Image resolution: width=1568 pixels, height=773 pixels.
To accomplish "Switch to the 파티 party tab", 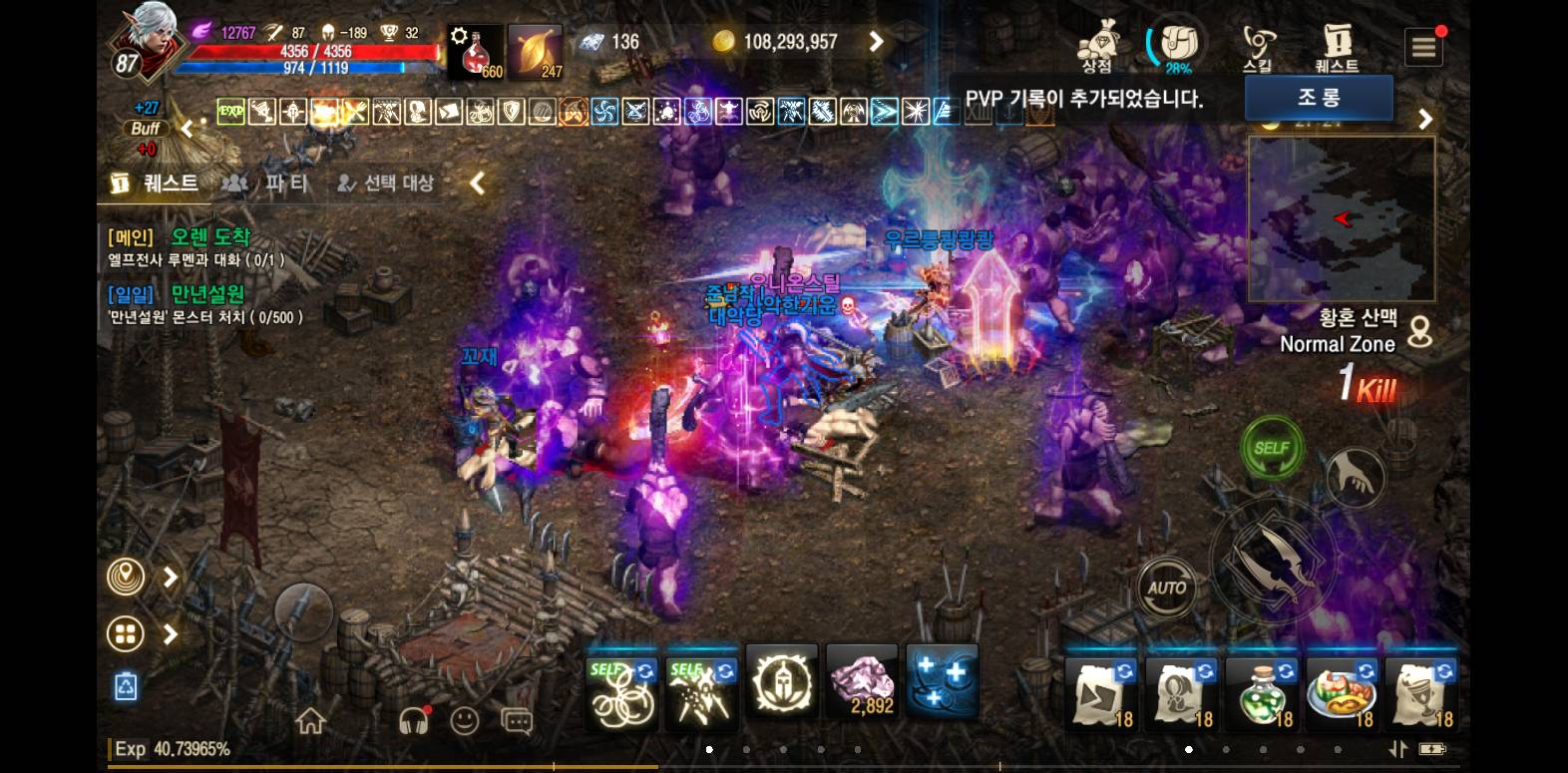I will click(x=266, y=184).
